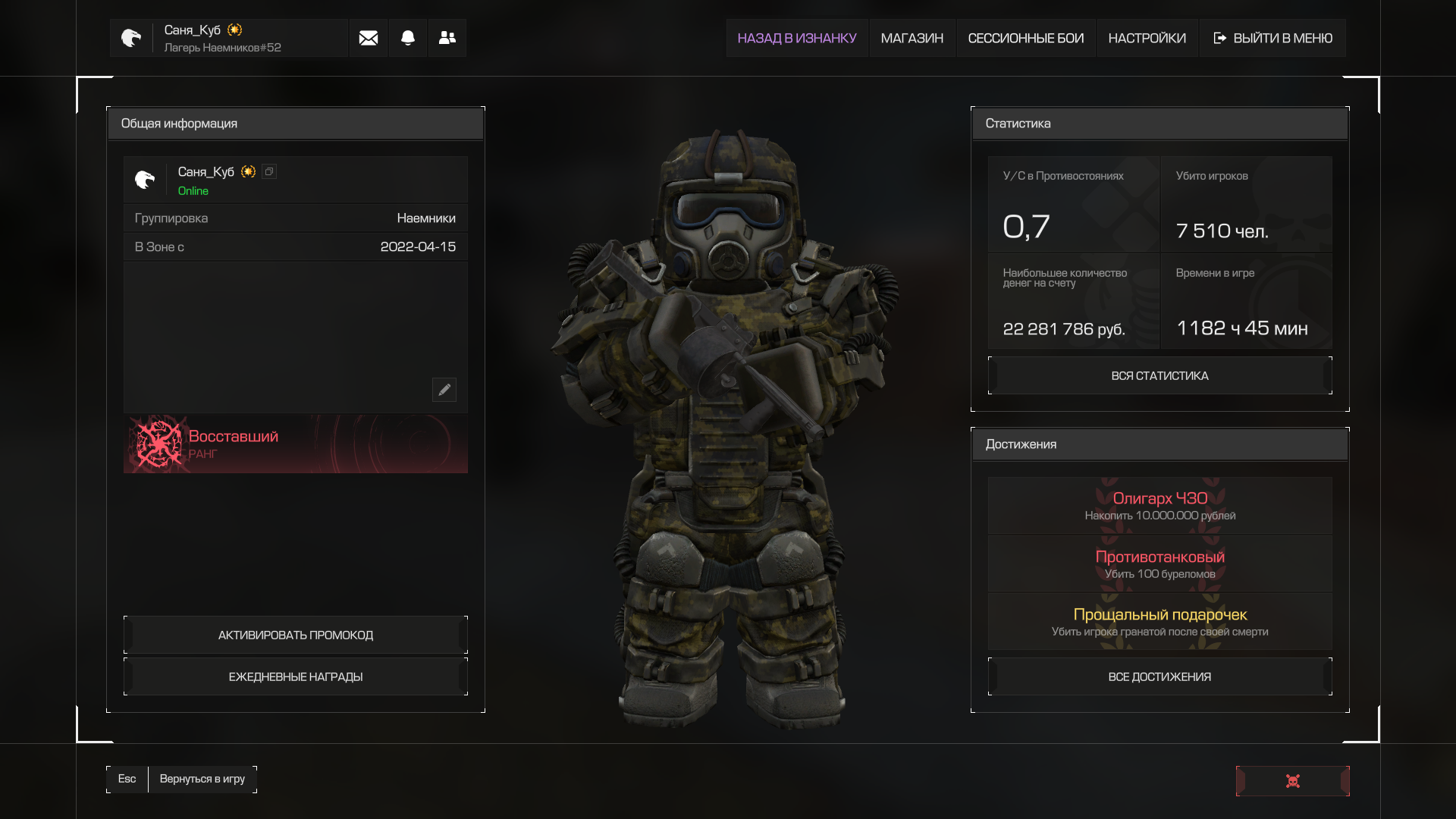This screenshot has height=819, width=1456.
Task: Return to game with Вернуться в игру
Action: 202,779
